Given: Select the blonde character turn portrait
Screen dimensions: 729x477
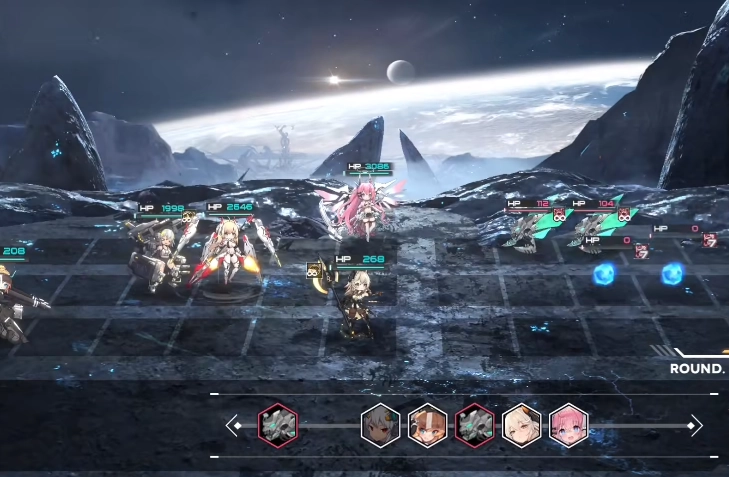Looking at the screenshot, I should (521, 425).
